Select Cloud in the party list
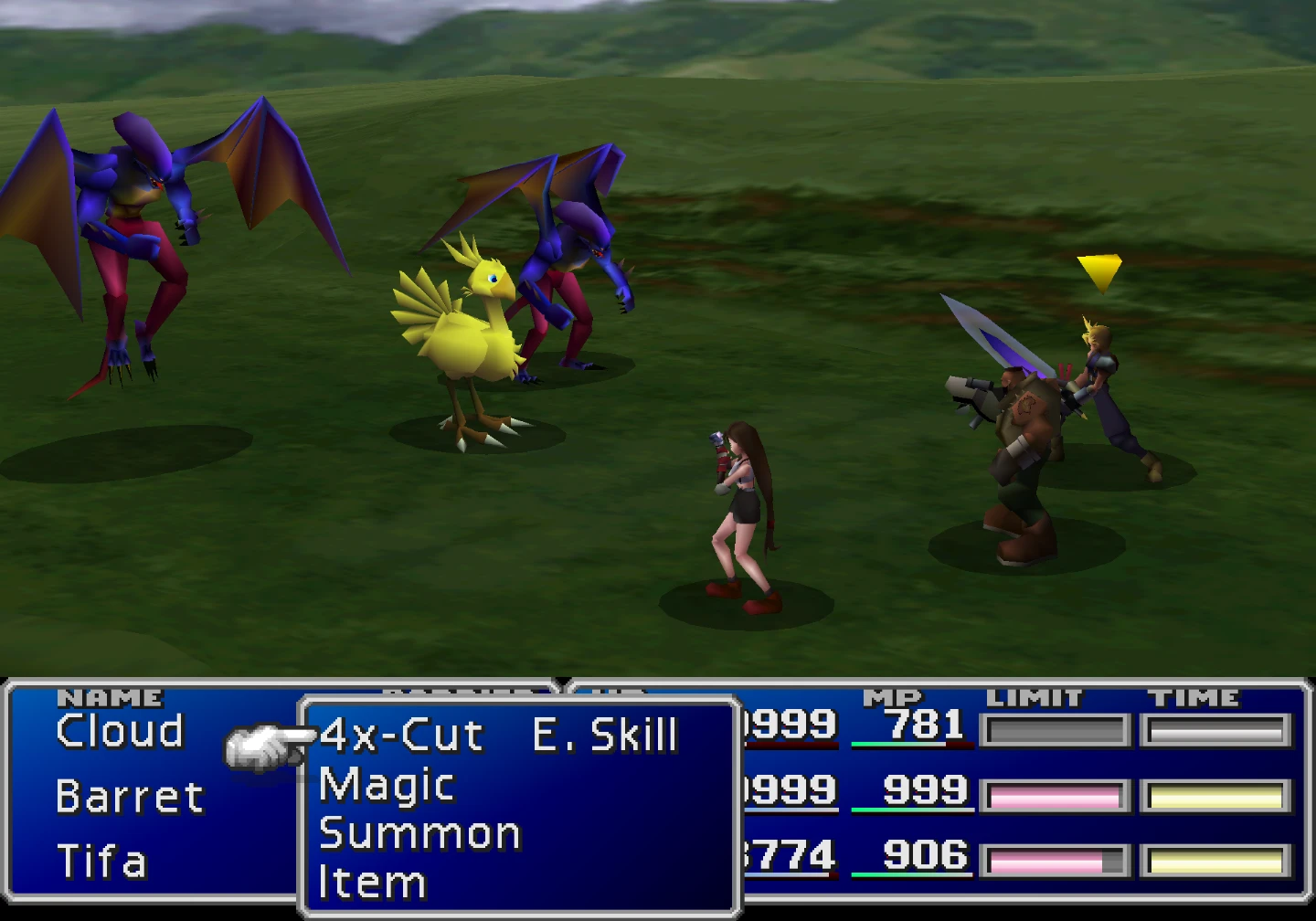 coord(120,731)
